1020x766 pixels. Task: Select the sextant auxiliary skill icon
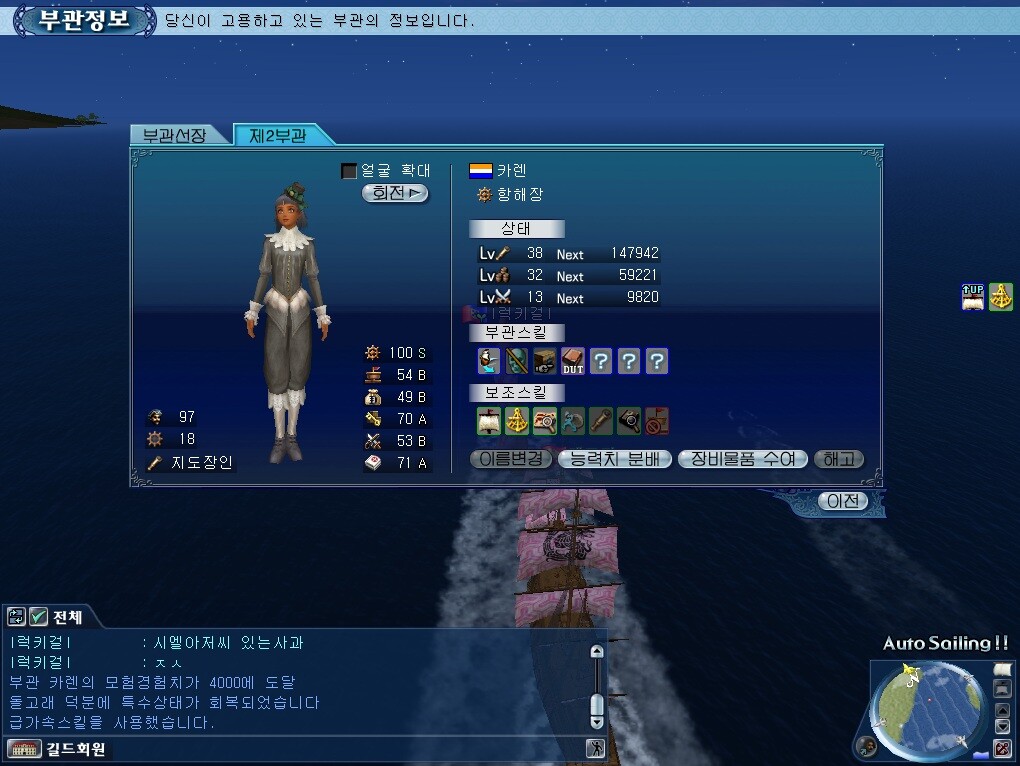516,421
